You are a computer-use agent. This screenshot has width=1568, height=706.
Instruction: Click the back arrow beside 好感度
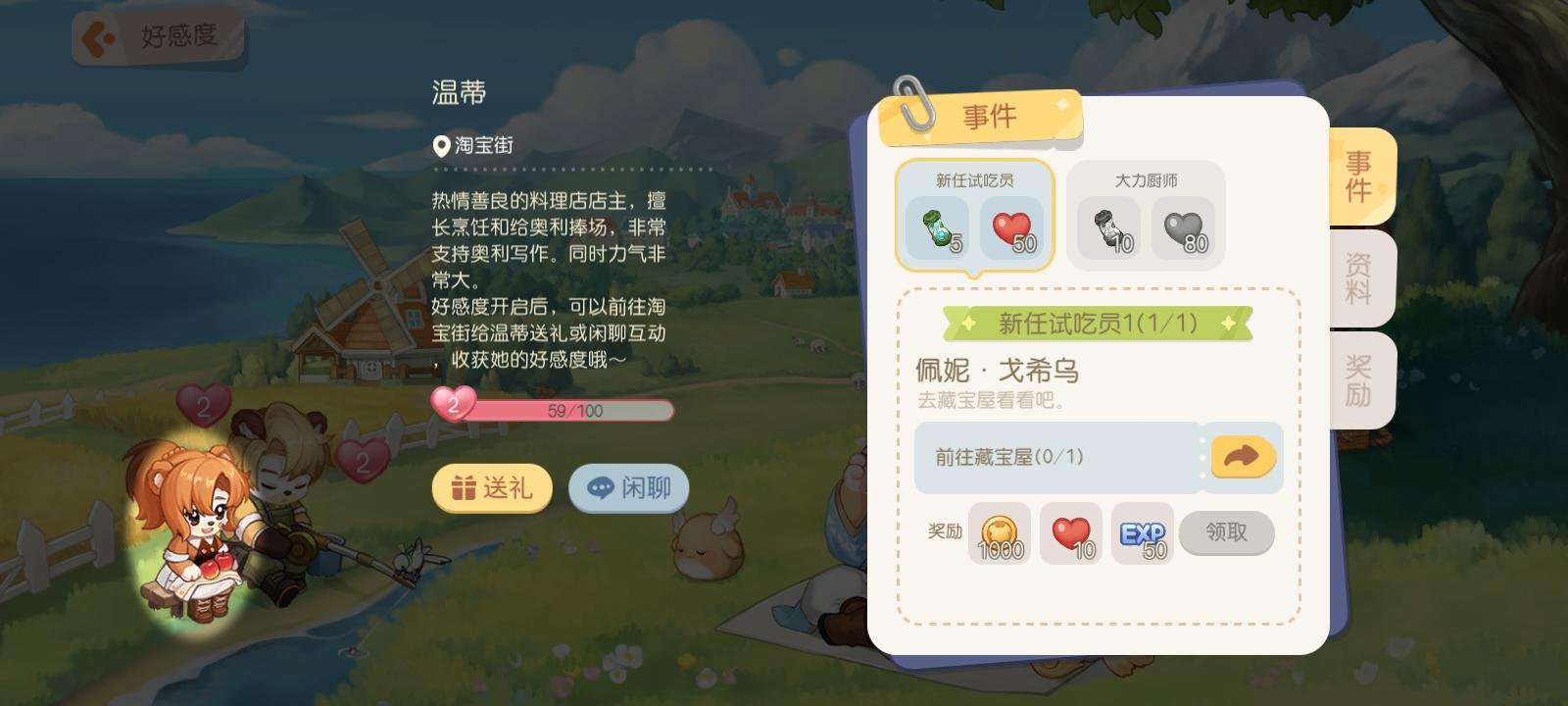[x=97, y=36]
